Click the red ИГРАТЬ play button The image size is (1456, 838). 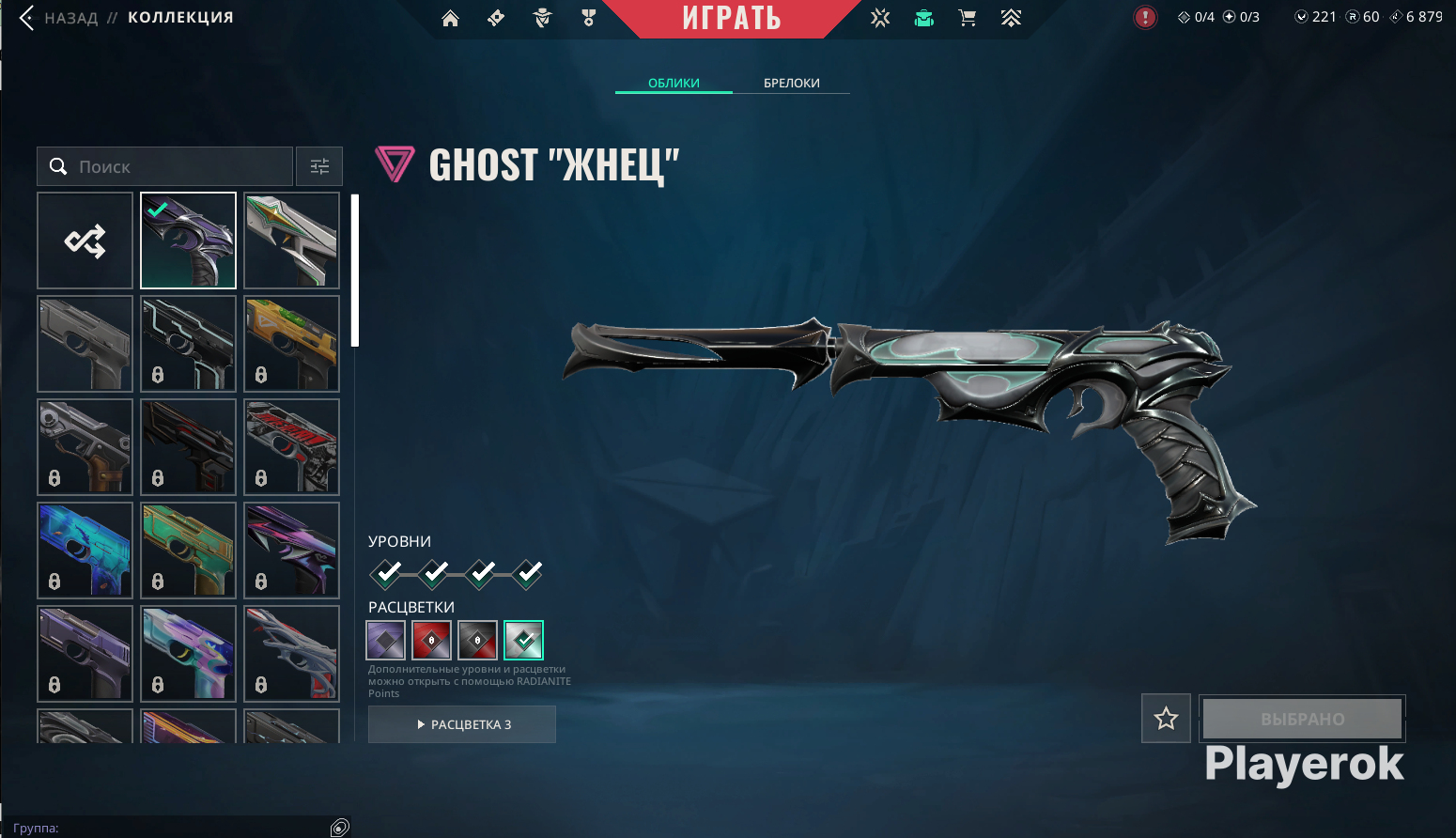pos(731,19)
